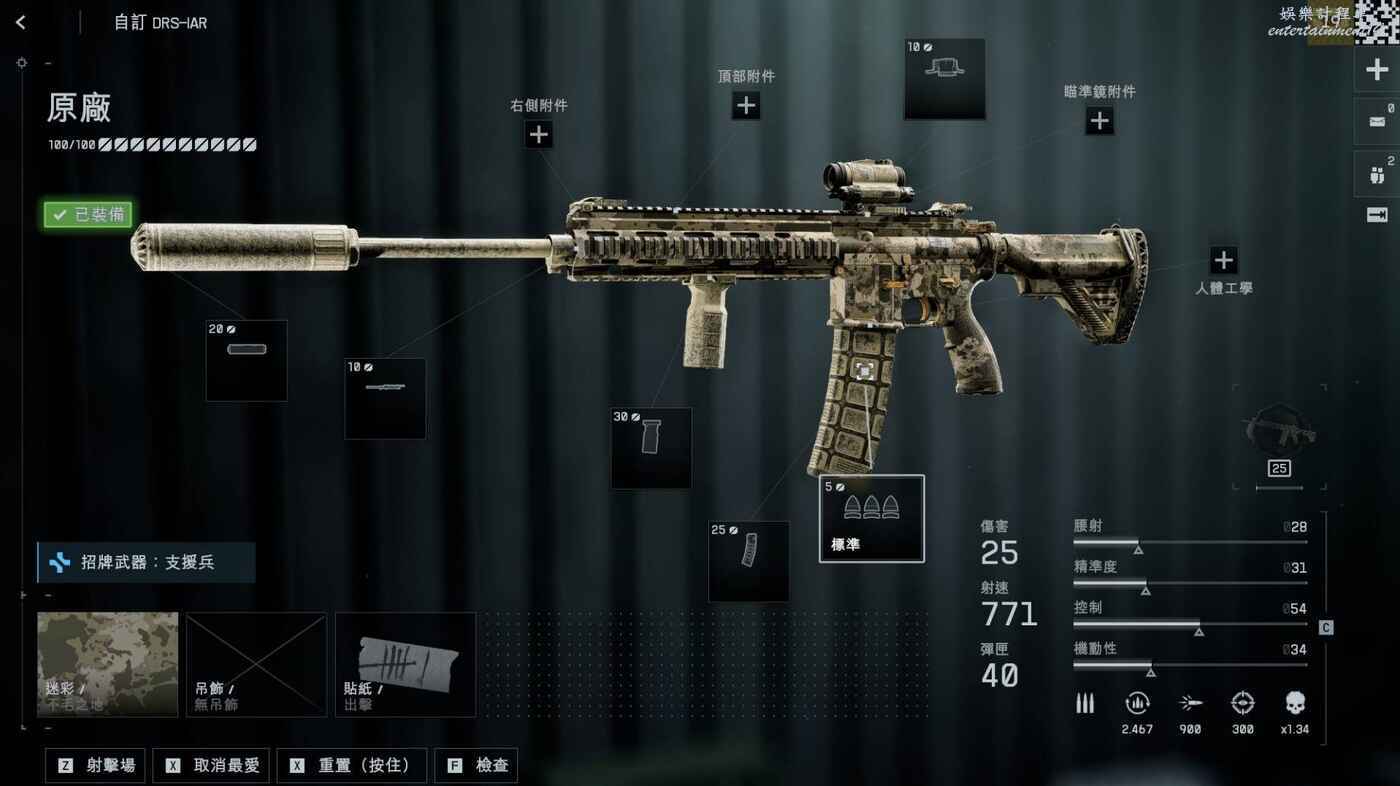Add a right side attachment (右側附件)
This screenshot has width=1400, height=786.
pos(539,134)
